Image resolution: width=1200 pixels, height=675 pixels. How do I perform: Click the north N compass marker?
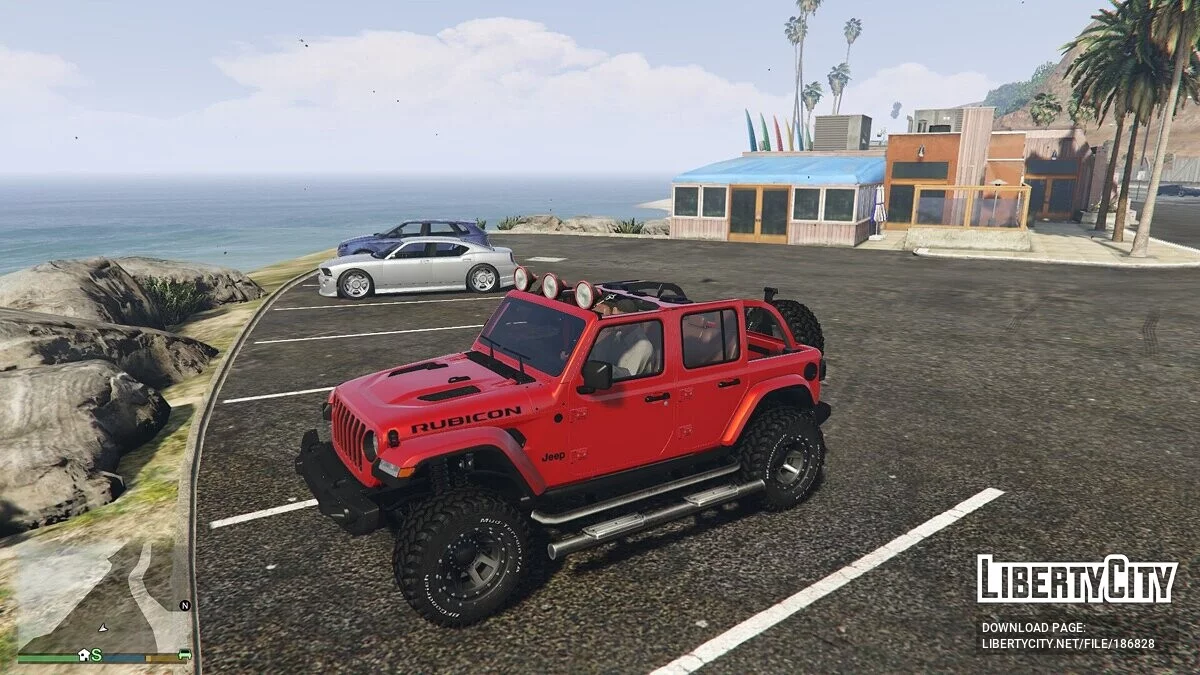point(184,605)
